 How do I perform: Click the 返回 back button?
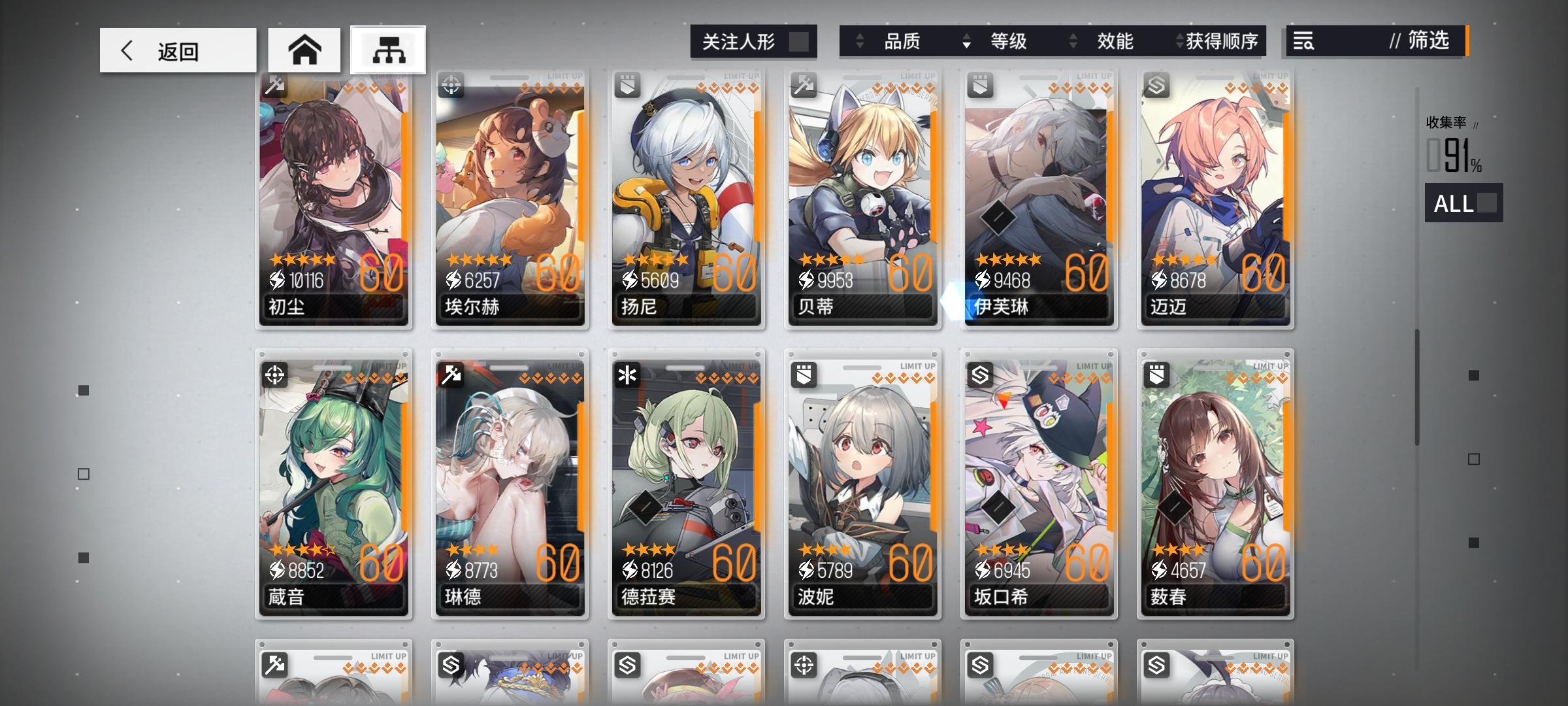pyautogui.click(x=177, y=50)
